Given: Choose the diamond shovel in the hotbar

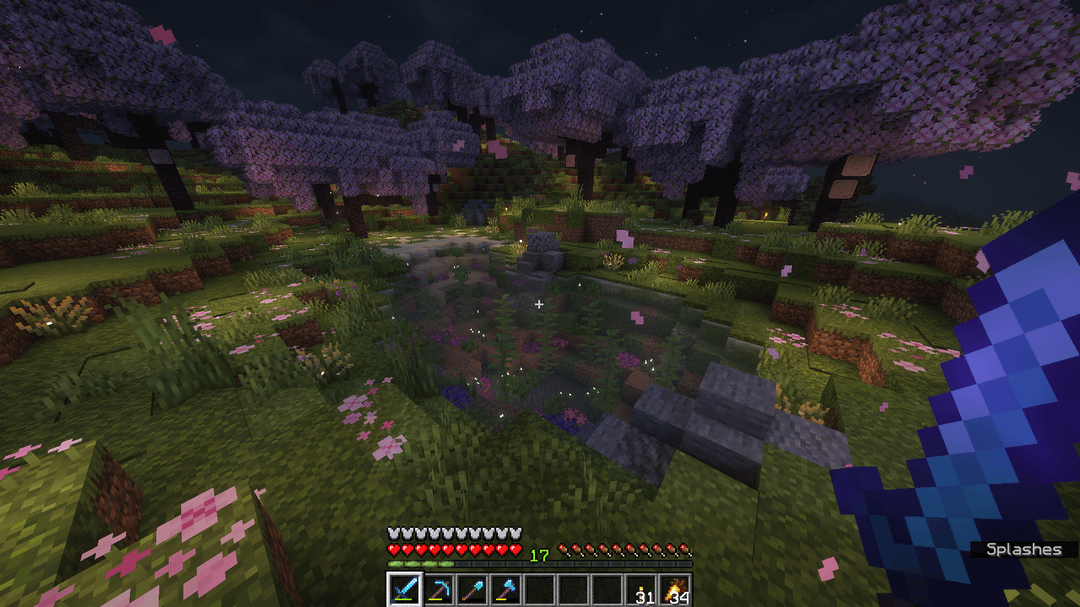Looking at the screenshot, I should click(472, 590).
